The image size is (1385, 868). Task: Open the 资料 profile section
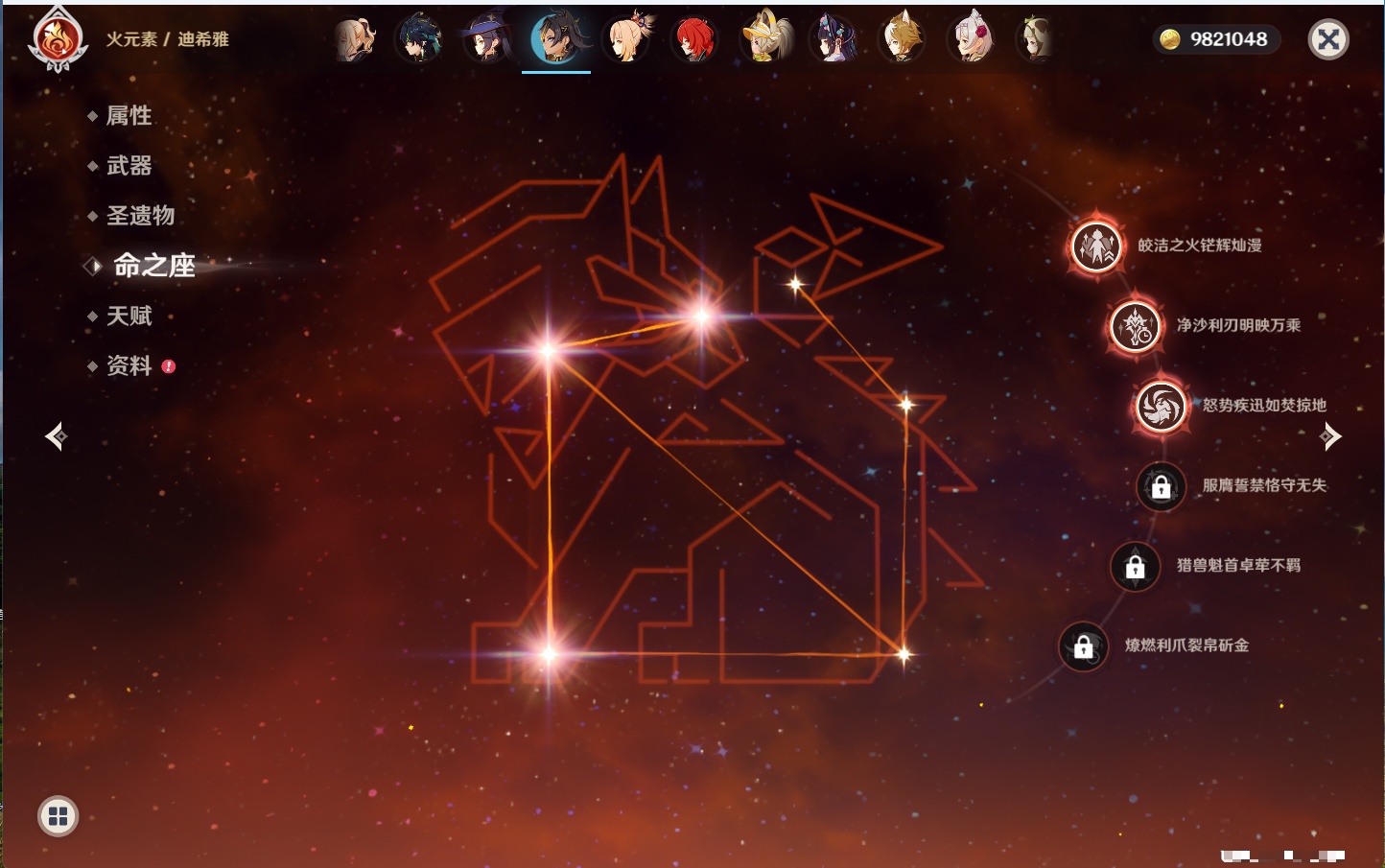pyautogui.click(x=129, y=365)
